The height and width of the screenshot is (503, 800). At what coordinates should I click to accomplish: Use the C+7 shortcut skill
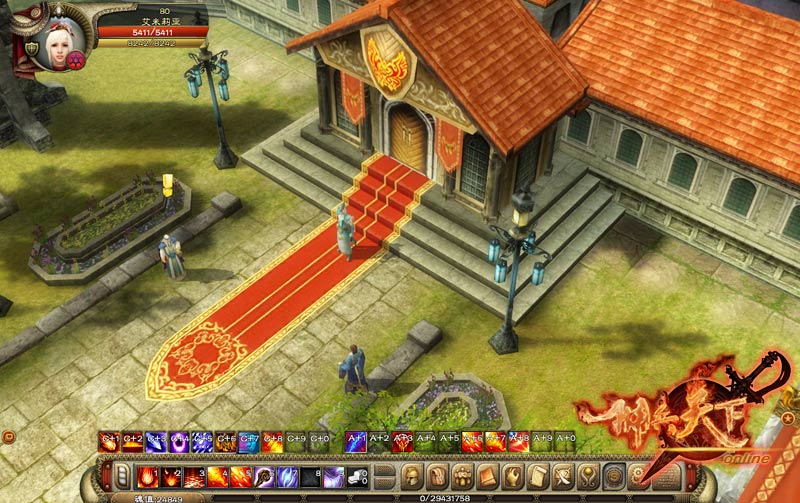tap(250, 439)
